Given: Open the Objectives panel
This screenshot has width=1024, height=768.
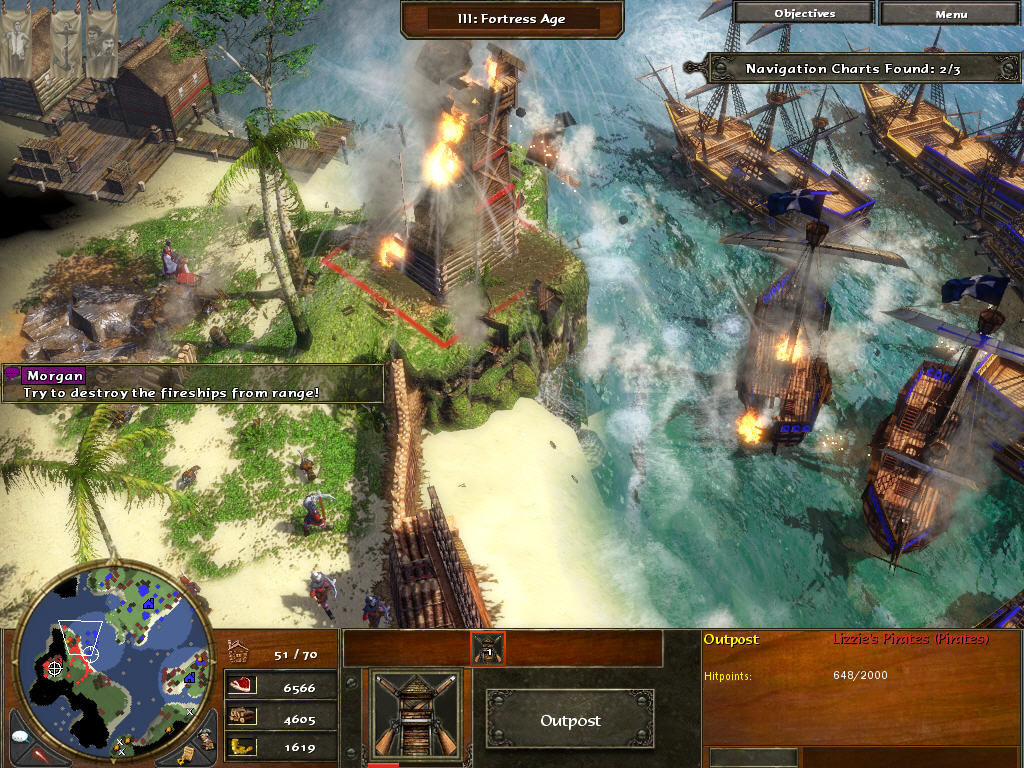Looking at the screenshot, I should coord(805,14).
